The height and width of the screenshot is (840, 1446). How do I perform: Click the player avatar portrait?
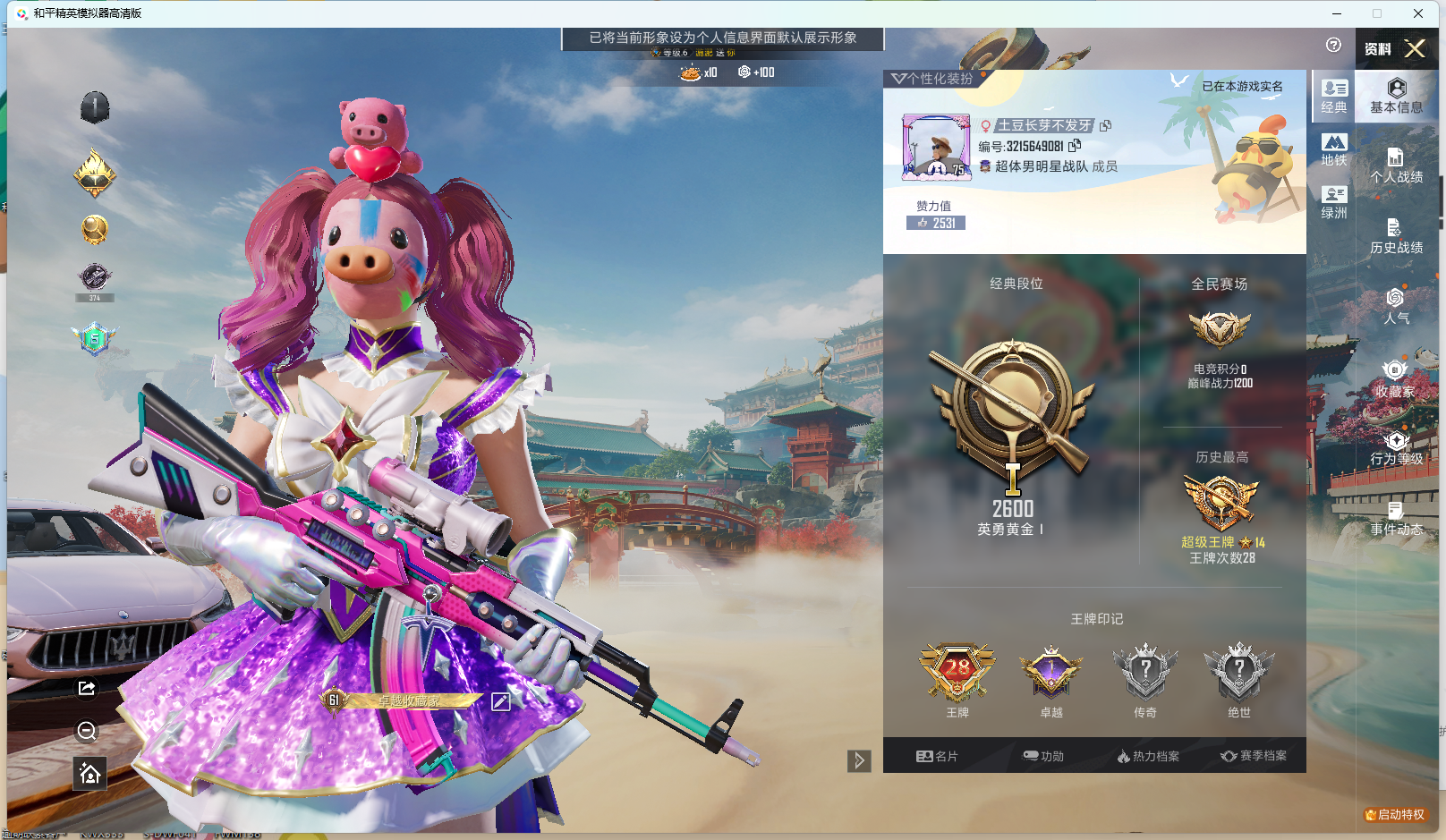click(936, 145)
